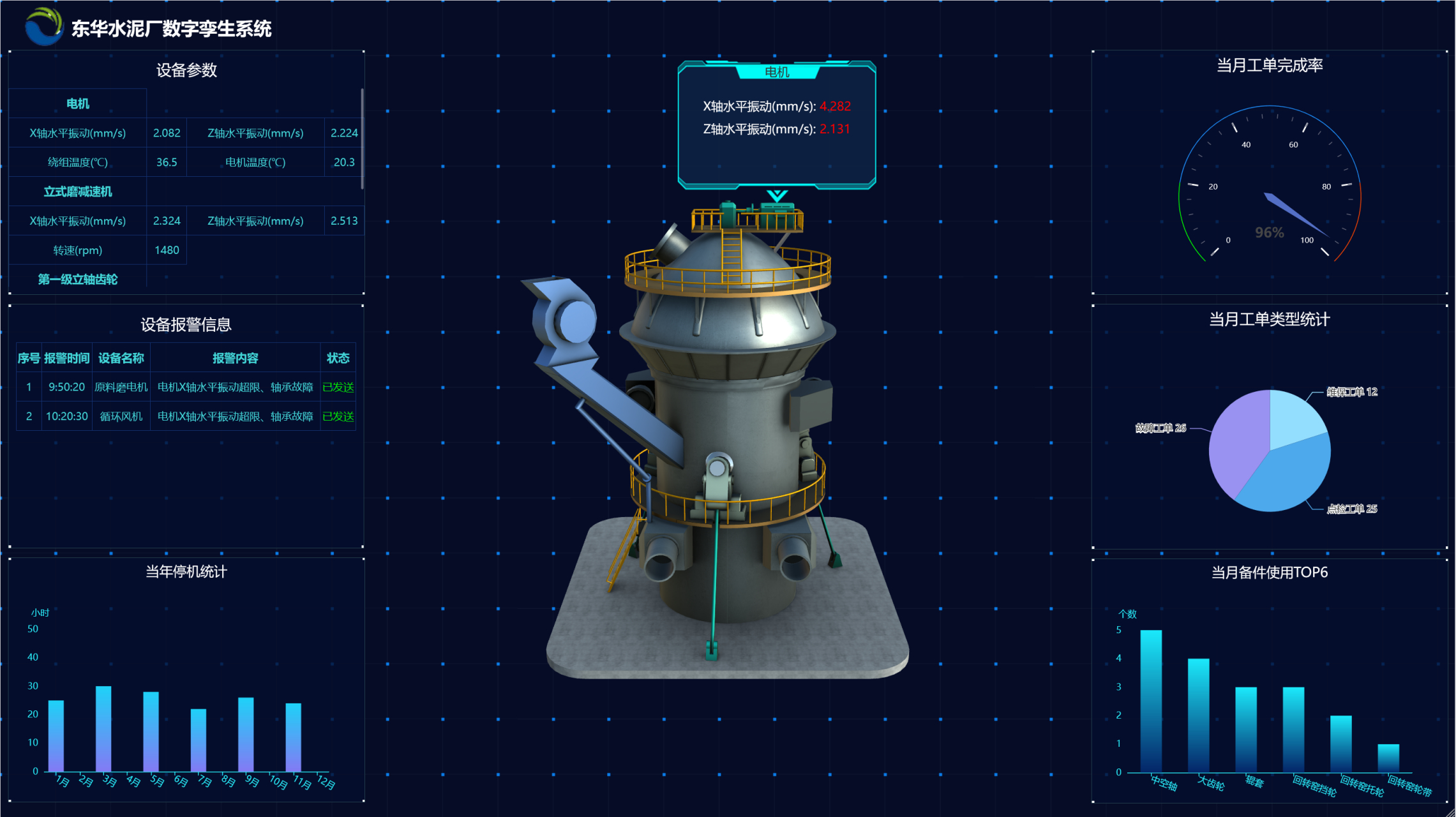The width and height of the screenshot is (1456, 817).
Task: Click the 7月 downtime bar
Action: coord(199,740)
